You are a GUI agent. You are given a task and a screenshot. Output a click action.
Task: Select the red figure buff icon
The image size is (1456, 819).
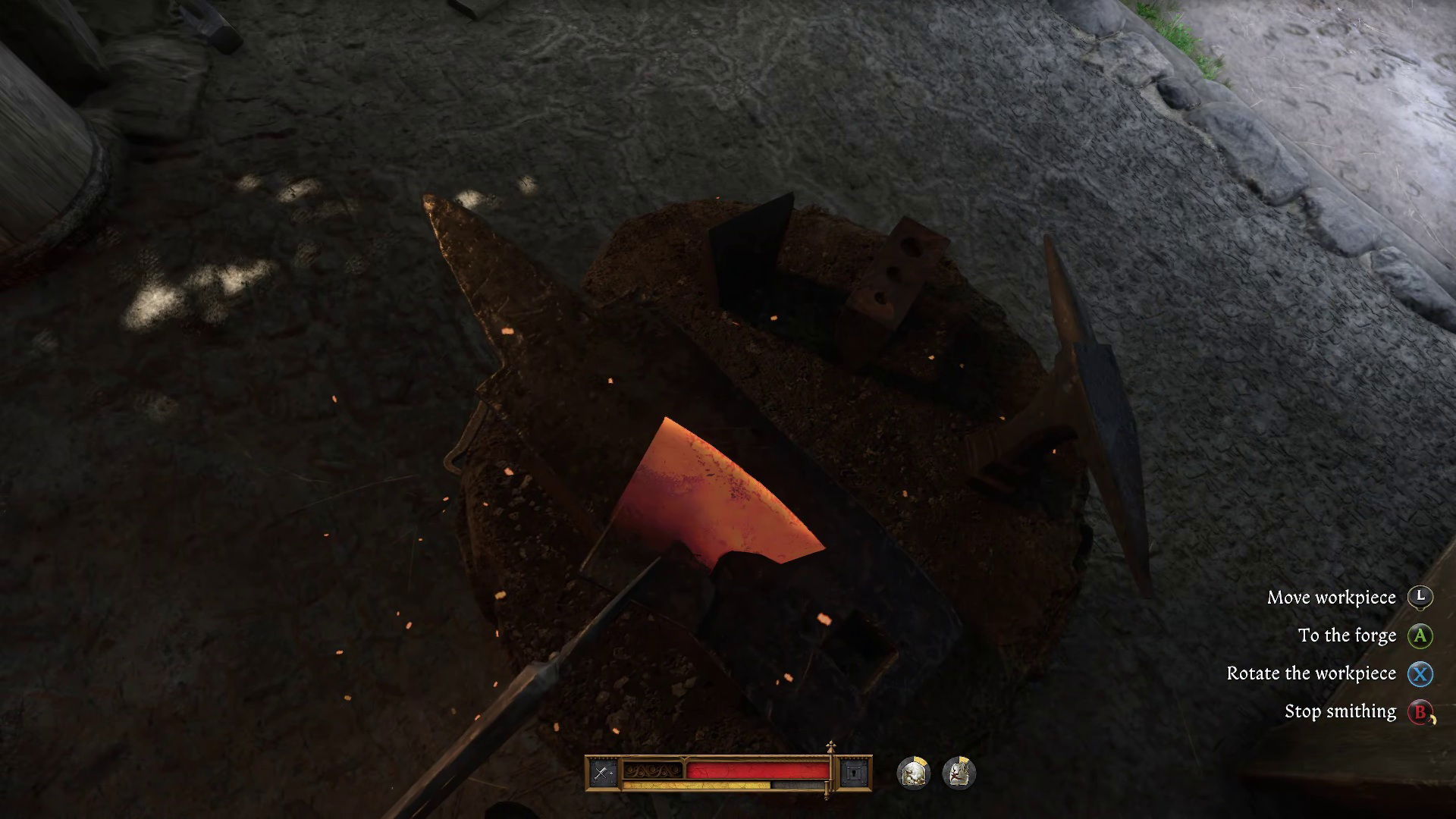[960, 772]
